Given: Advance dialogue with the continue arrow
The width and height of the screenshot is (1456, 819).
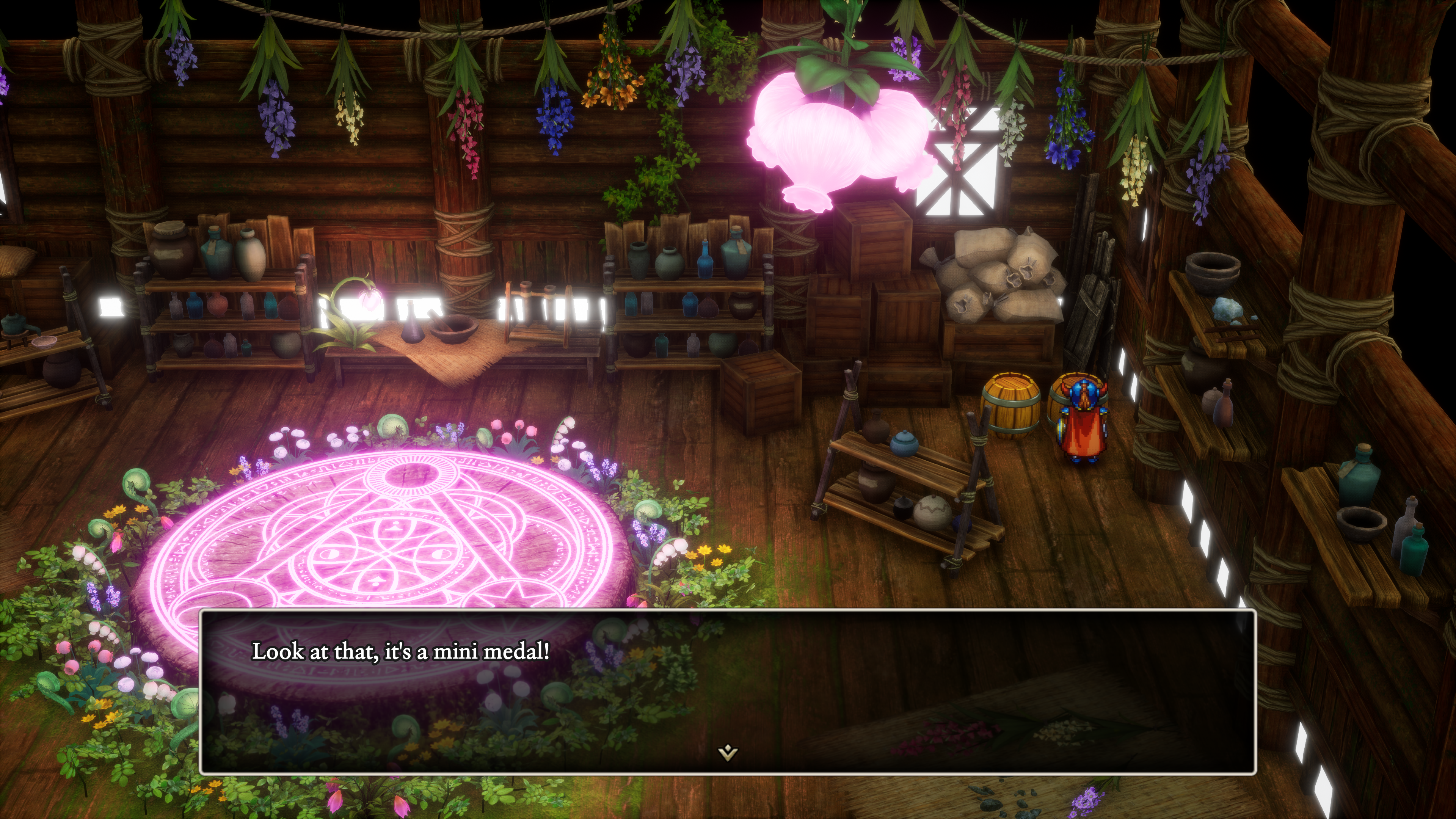Looking at the screenshot, I should (728, 752).
